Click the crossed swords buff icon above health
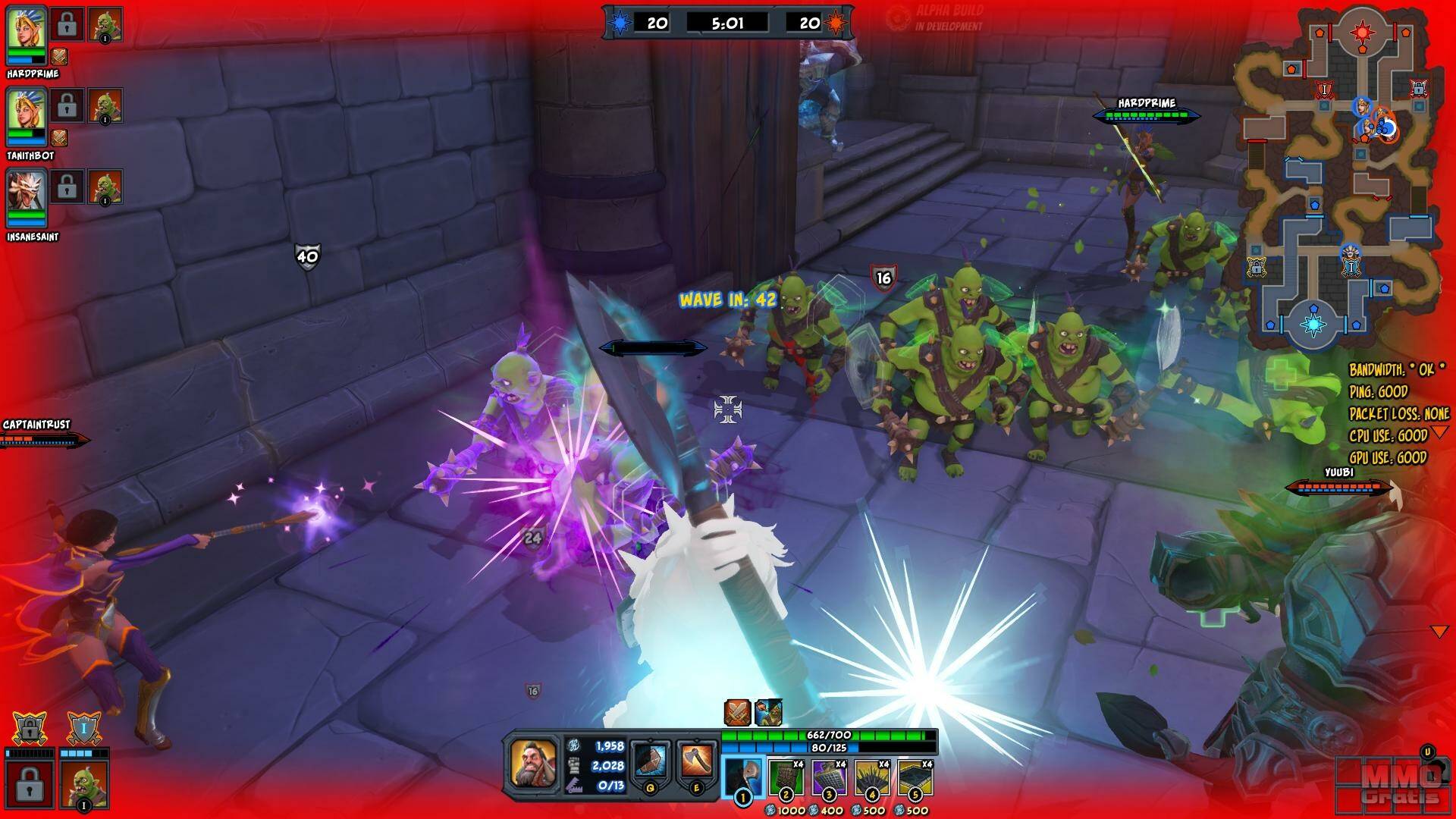This screenshot has width=1456, height=819. pos(737,713)
